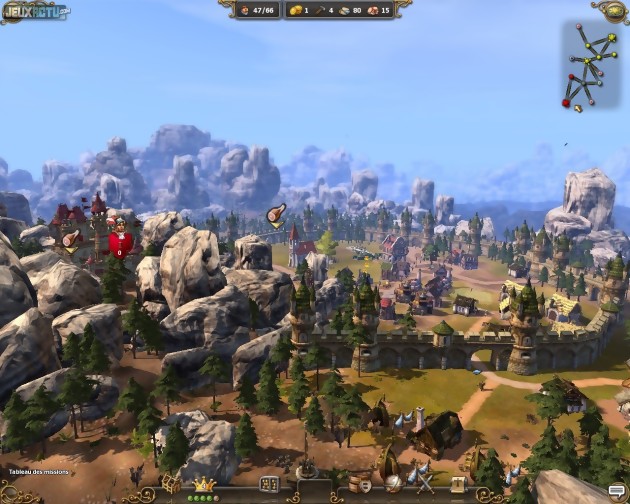Open the crossed swords military menu
Image resolution: width=630 pixels, height=504 pixels.
point(425,484)
